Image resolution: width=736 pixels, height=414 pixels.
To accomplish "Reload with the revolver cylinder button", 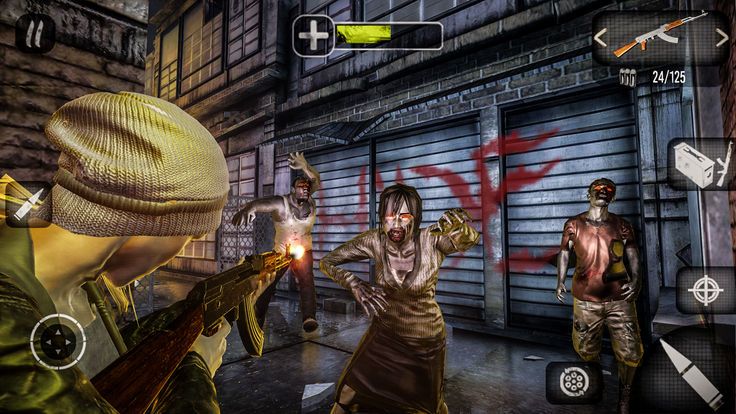I will click(x=574, y=382).
